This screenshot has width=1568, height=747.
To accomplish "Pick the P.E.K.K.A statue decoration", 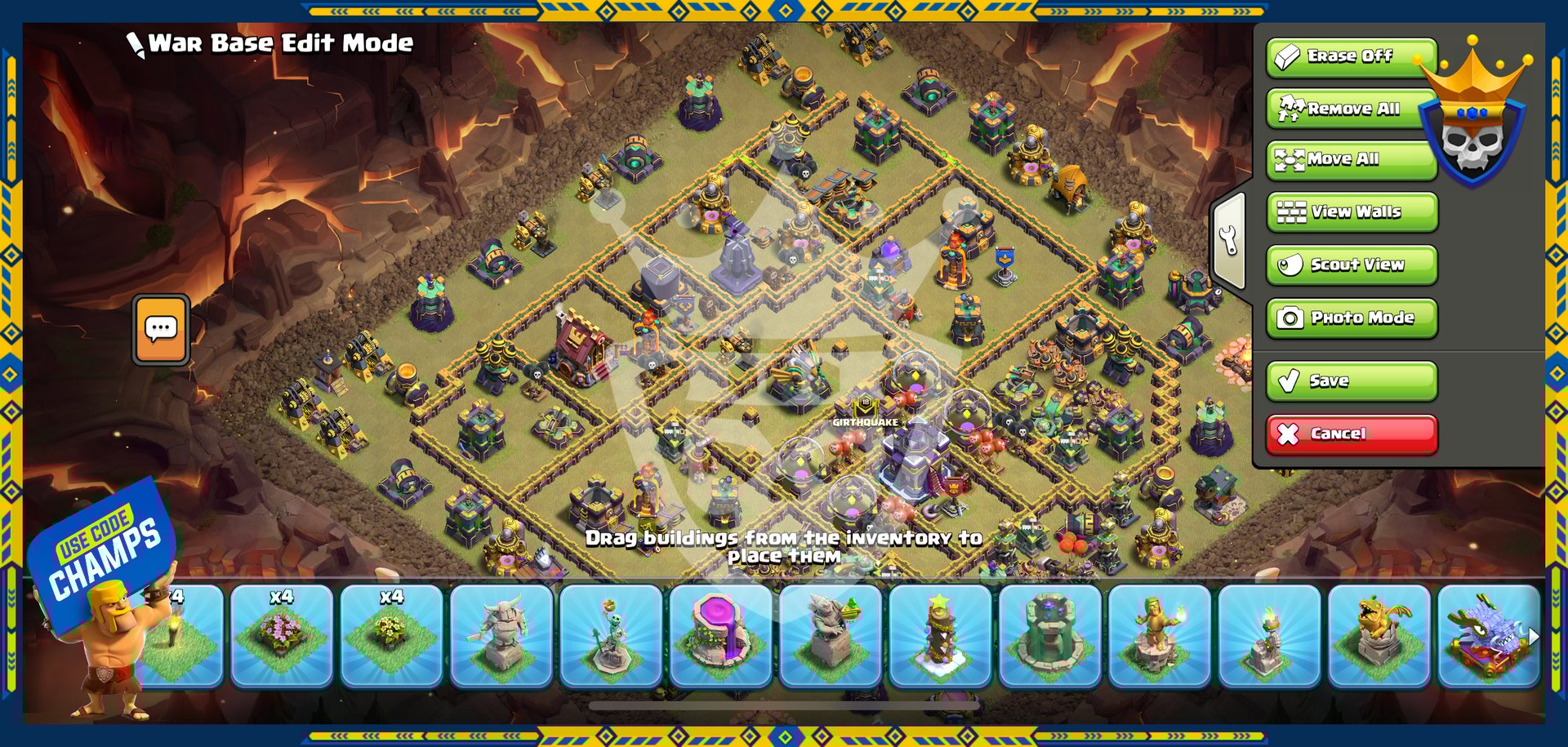I will 501,636.
